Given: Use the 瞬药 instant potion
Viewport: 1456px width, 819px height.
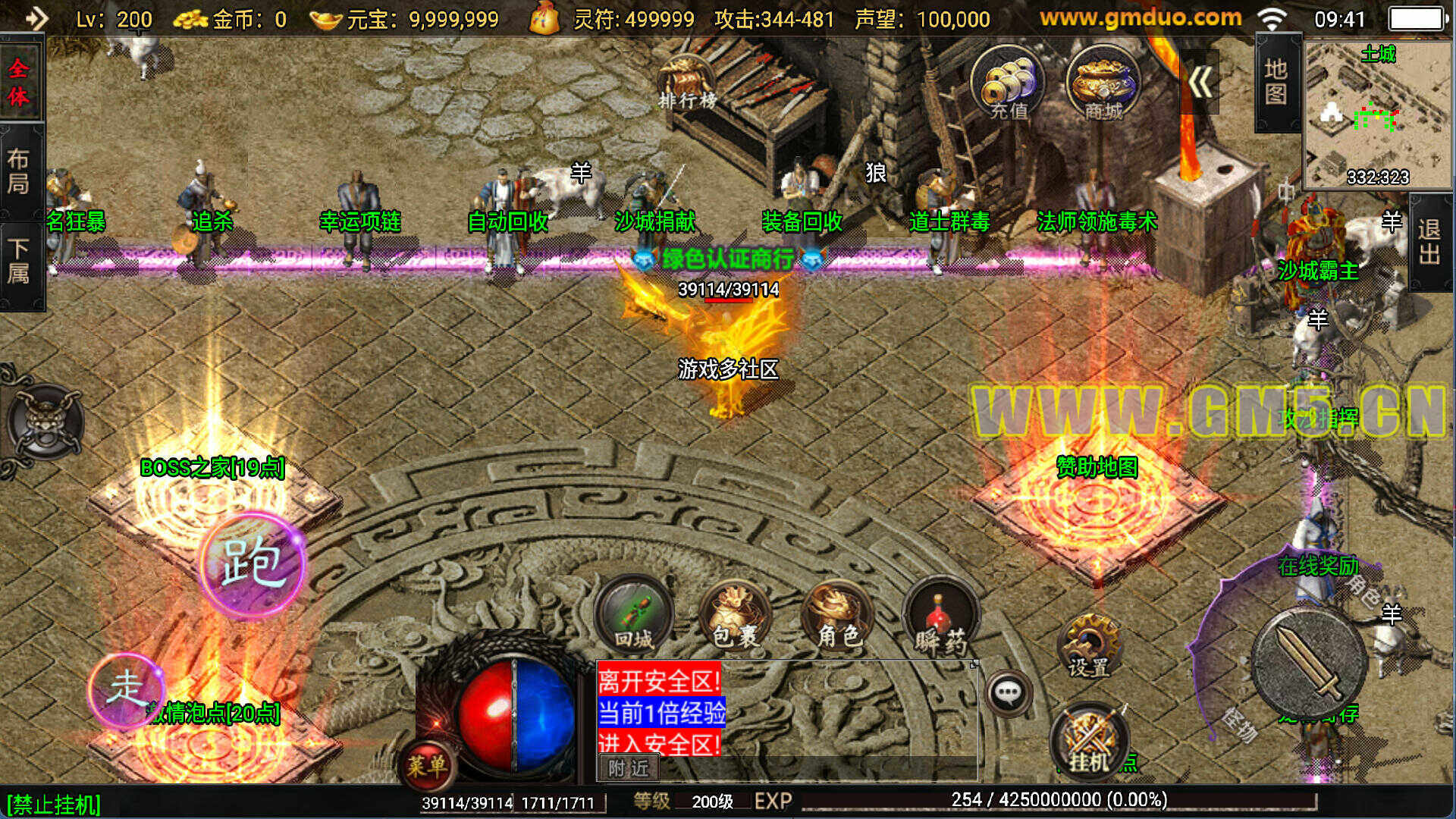Looking at the screenshot, I should [941, 616].
